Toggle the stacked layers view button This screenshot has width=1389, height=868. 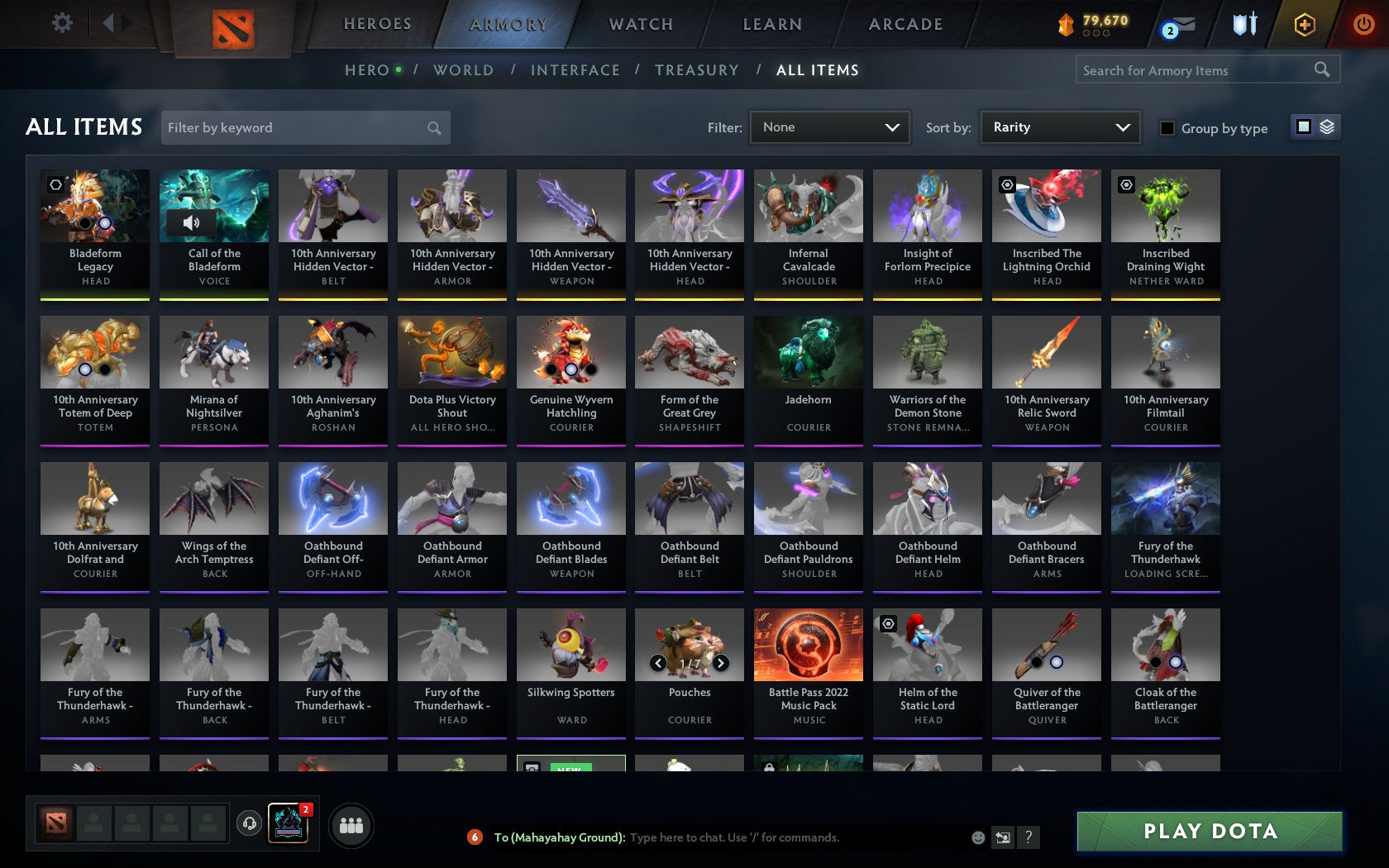(x=1326, y=126)
